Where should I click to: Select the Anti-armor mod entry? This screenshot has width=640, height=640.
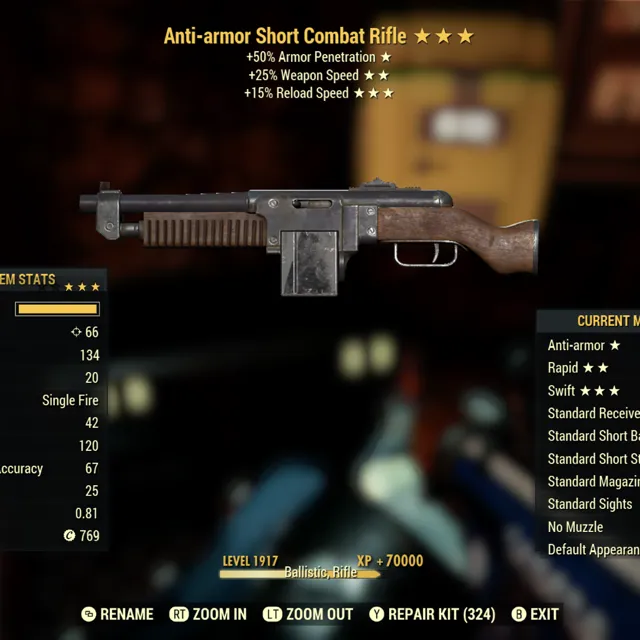click(584, 345)
